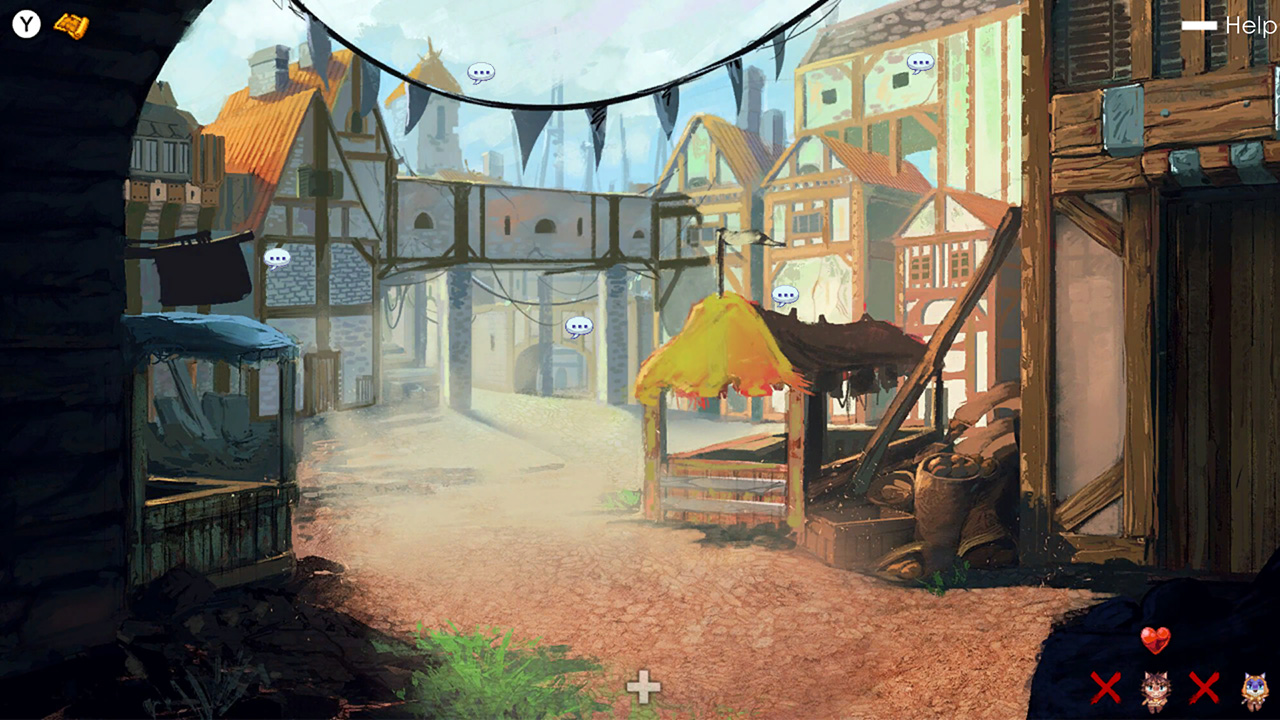Screen dimensions: 1280x720
Task: Click the red X beside the cat portrait
Action: pyautogui.click(x=1106, y=690)
